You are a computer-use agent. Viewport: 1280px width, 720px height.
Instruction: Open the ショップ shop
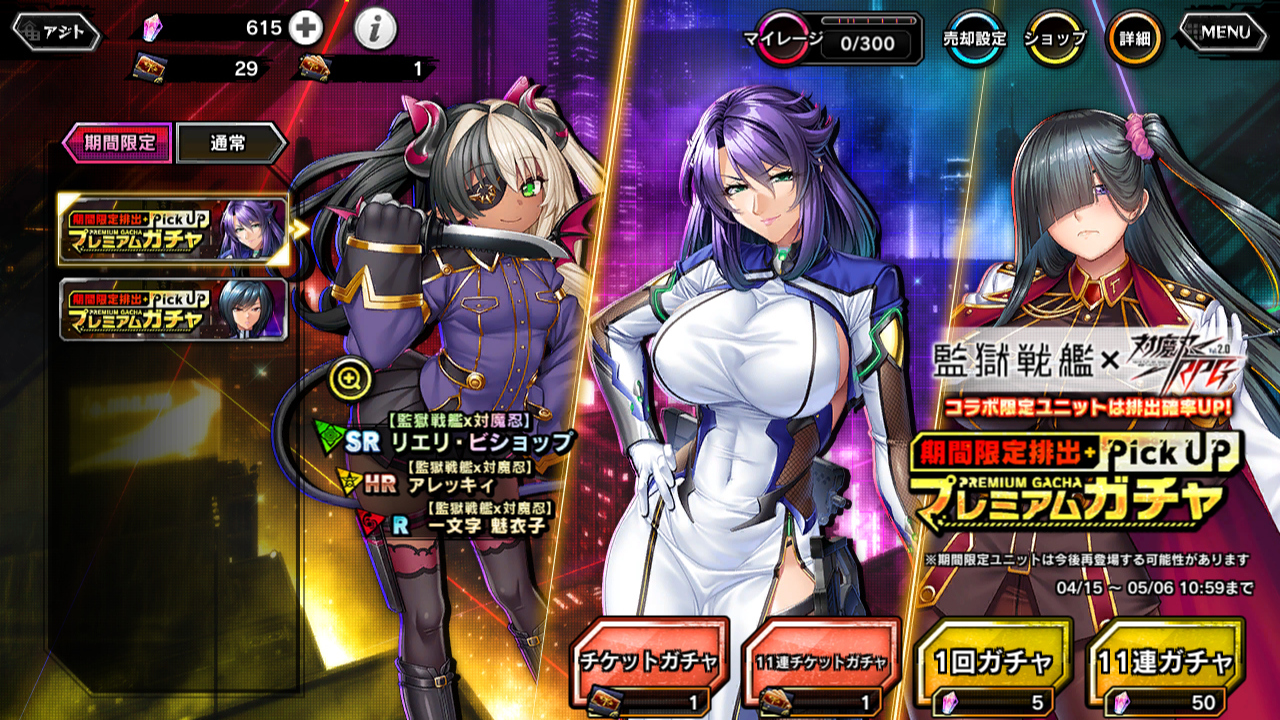coord(1056,39)
